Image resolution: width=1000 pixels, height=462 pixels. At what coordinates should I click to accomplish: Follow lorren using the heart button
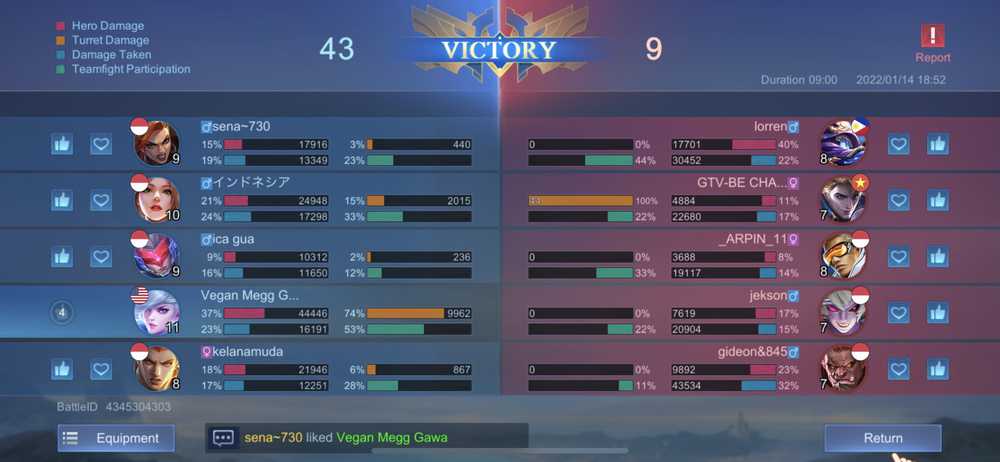click(898, 144)
